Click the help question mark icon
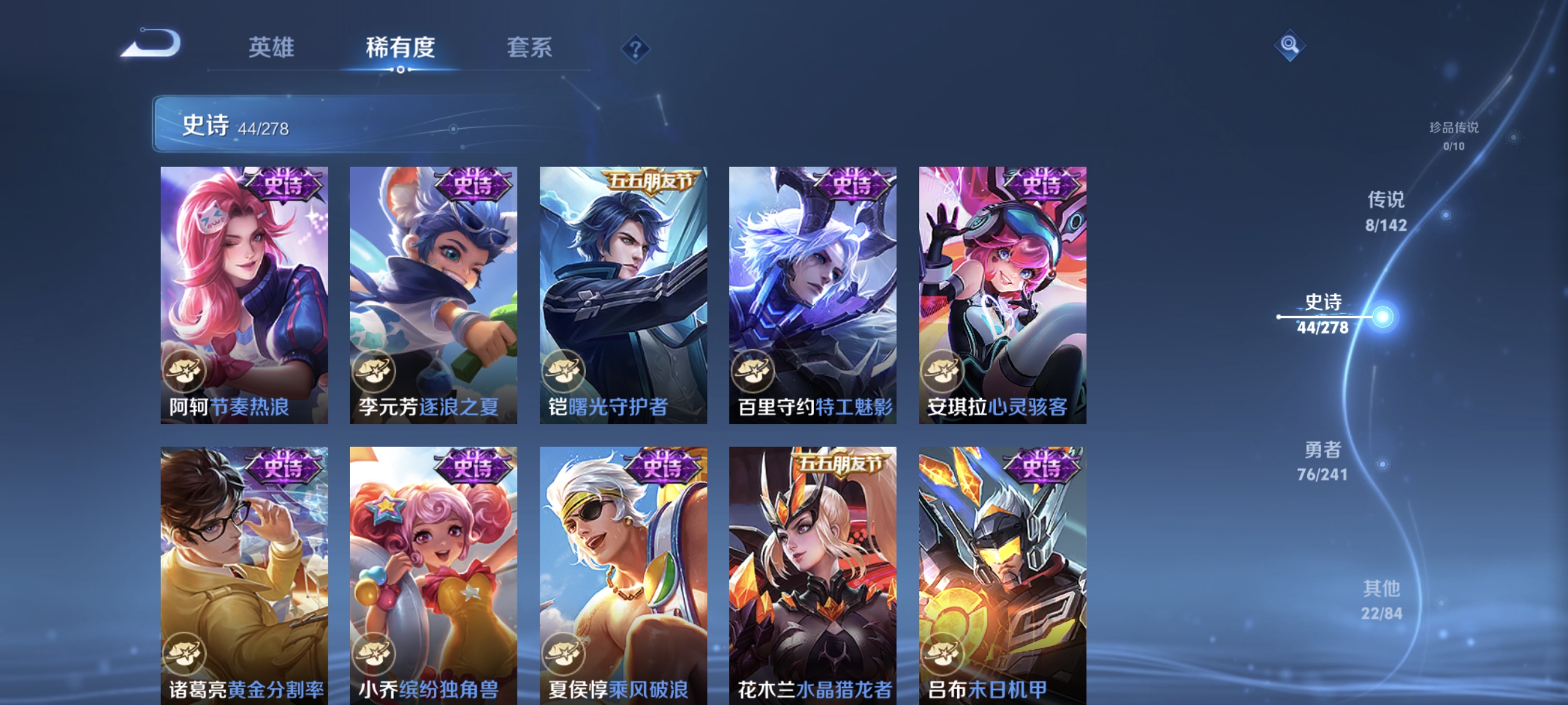The width and height of the screenshot is (1568, 705). tap(635, 51)
